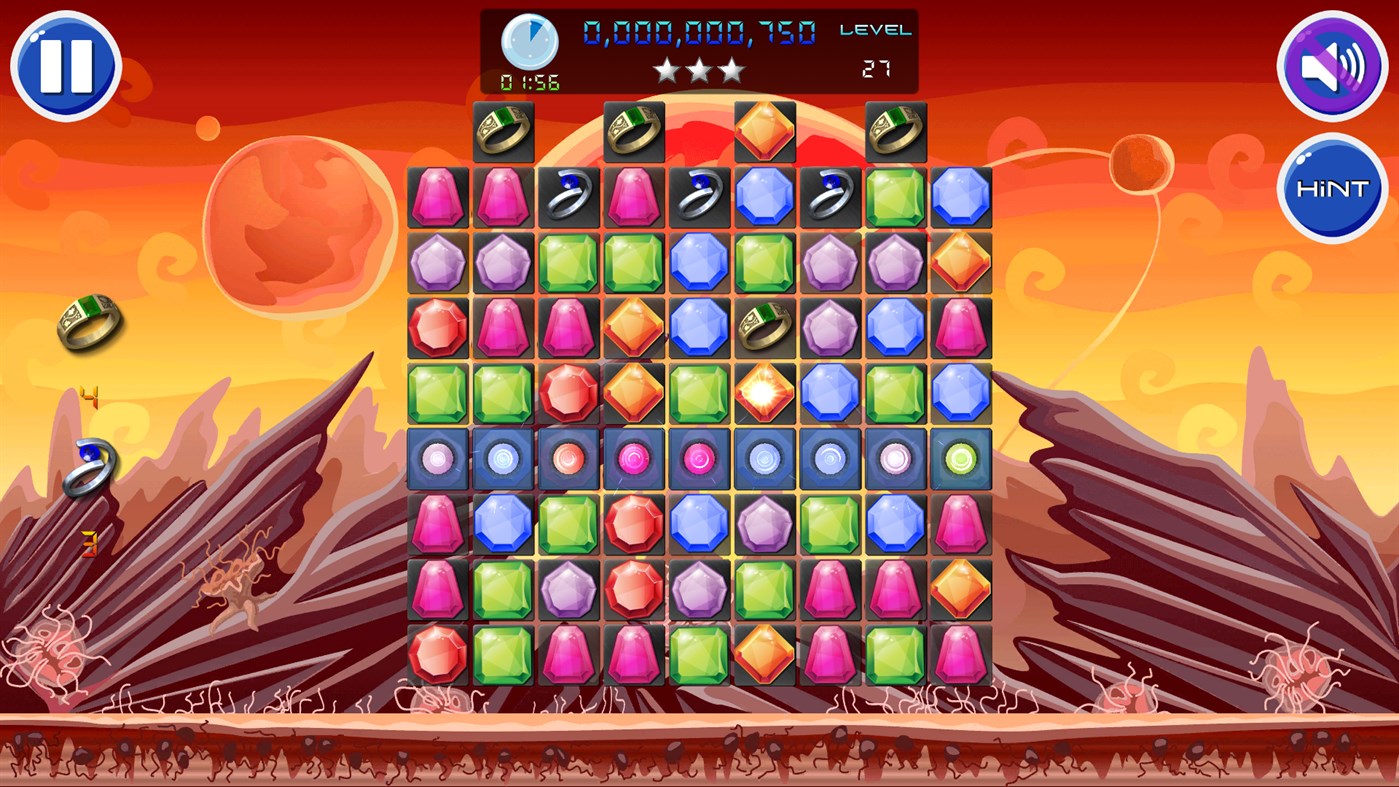Click the gold ring tile inside the grid
This screenshot has height=787, width=1399.
click(x=765, y=328)
